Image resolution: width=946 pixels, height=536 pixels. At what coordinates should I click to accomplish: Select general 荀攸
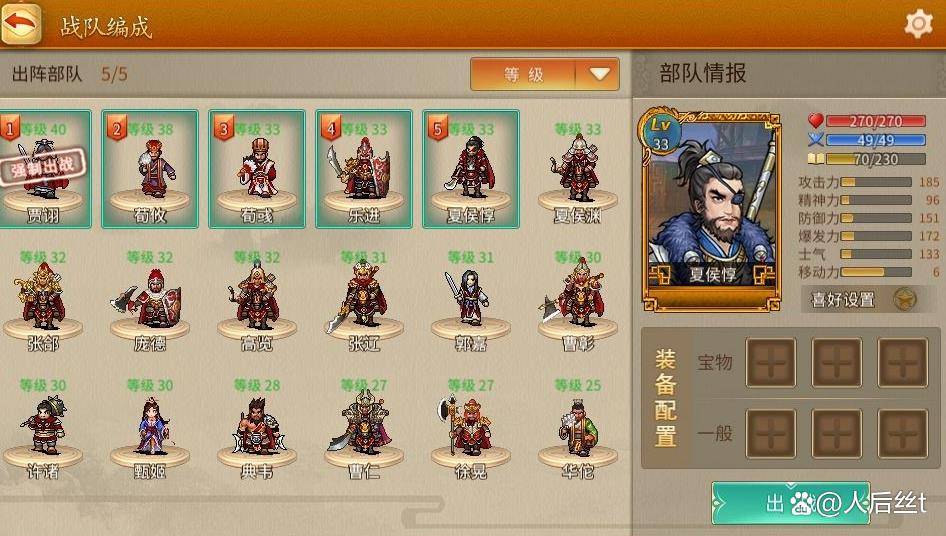pyautogui.click(x=150, y=170)
